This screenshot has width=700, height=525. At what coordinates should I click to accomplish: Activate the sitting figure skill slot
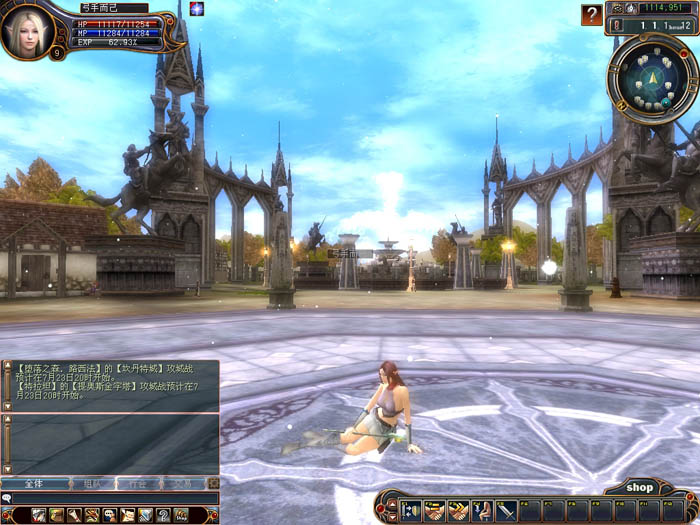(482, 510)
